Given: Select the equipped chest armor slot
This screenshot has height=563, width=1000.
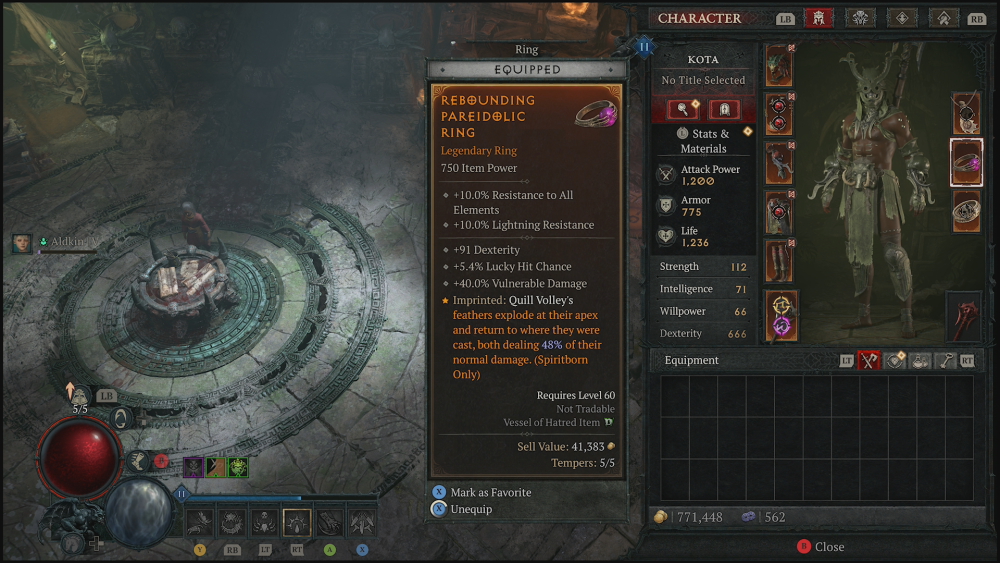Looking at the screenshot, I should pos(779,113).
